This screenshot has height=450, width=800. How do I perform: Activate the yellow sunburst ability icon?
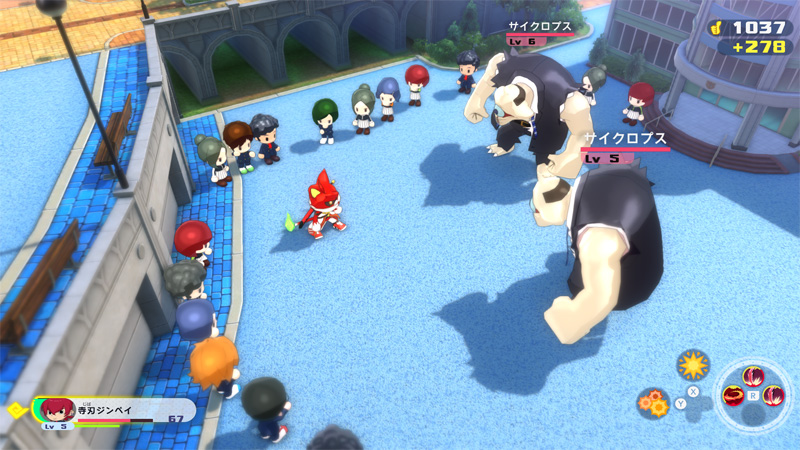tap(692, 364)
